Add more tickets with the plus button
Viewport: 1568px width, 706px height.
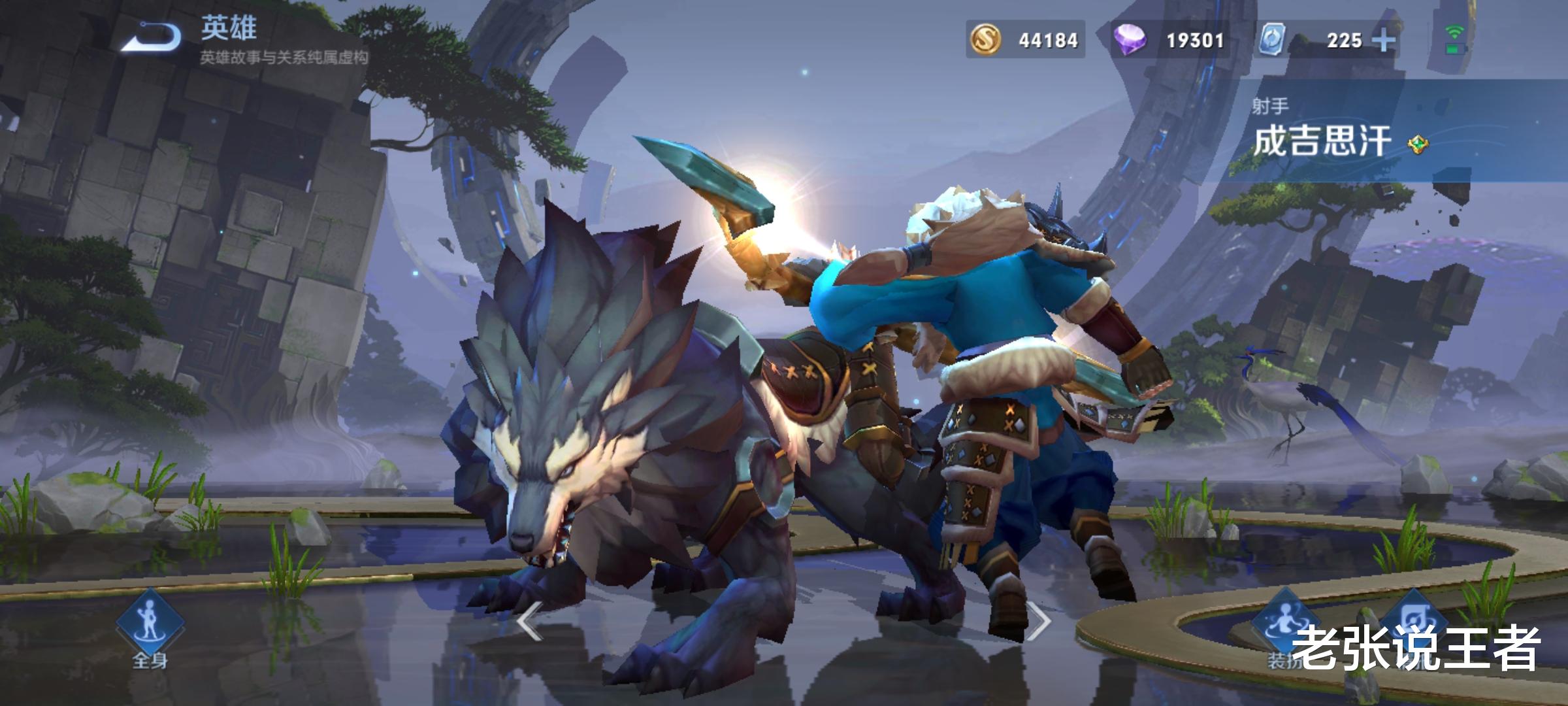1384,41
